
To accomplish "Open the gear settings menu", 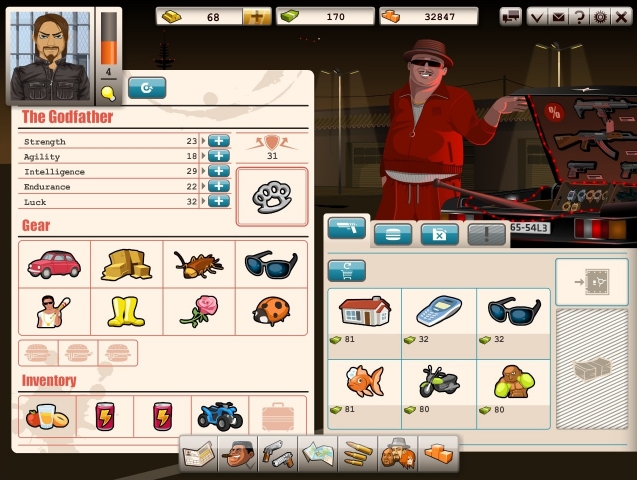I will point(600,16).
